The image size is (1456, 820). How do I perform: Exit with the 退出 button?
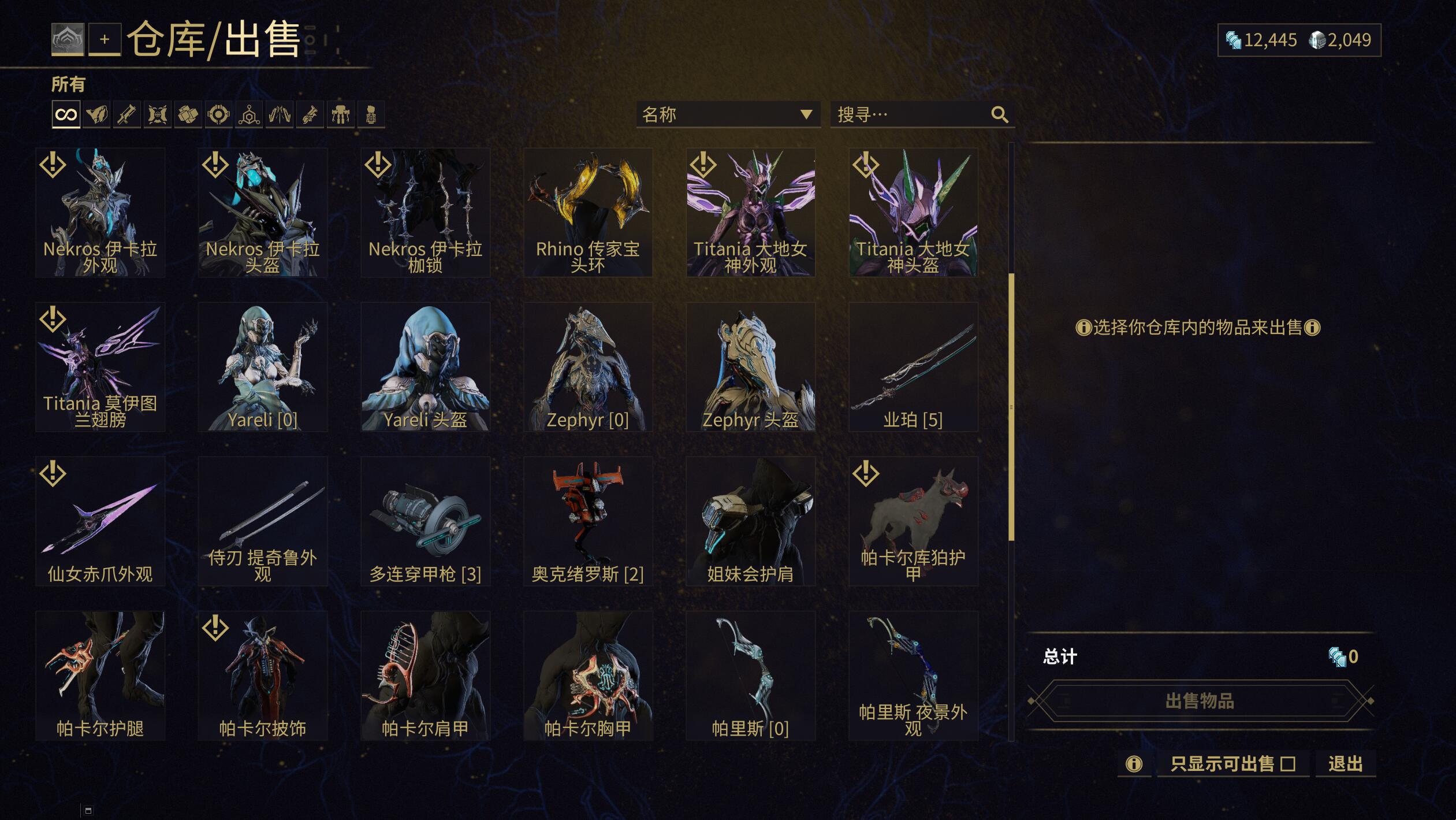[x=1345, y=764]
